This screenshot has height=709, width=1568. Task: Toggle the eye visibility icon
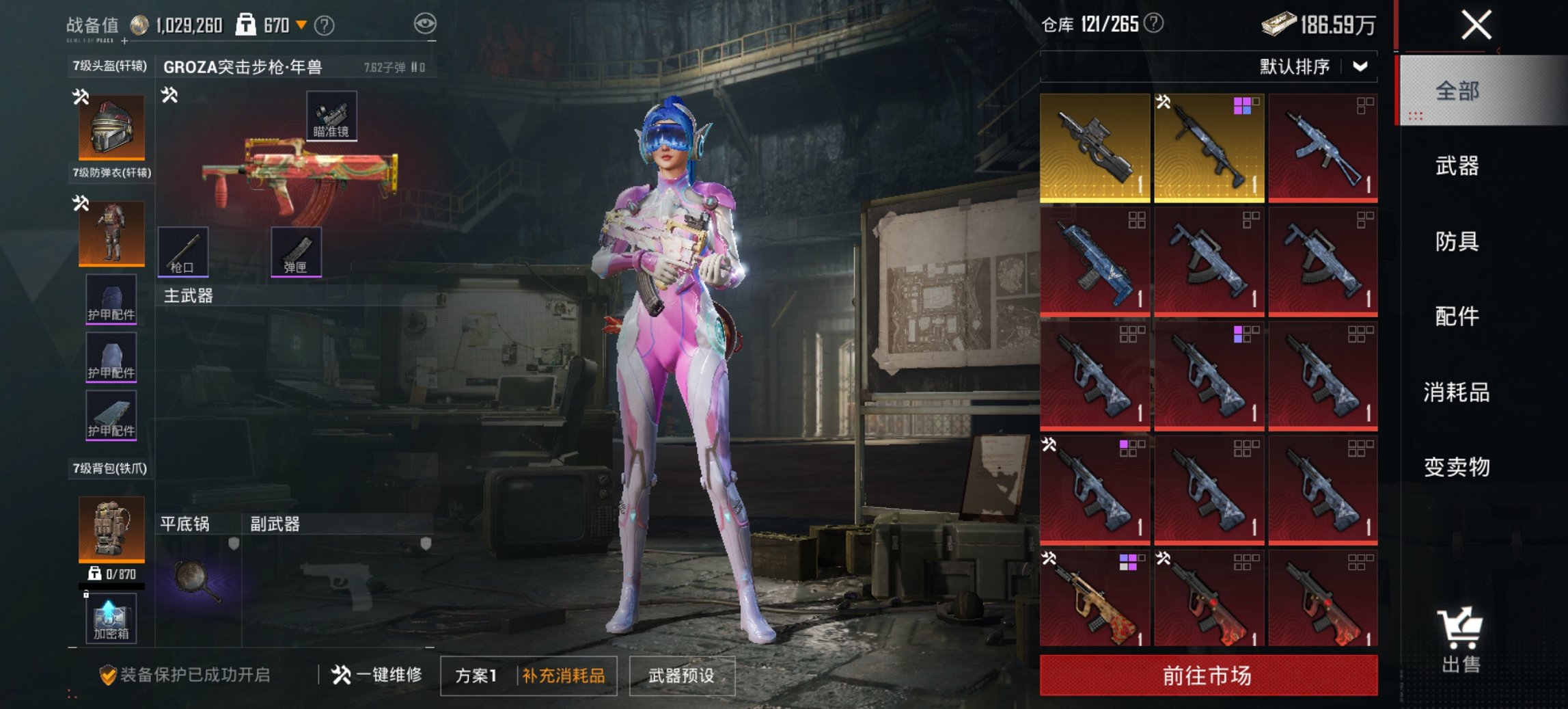[x=425, y=24]
